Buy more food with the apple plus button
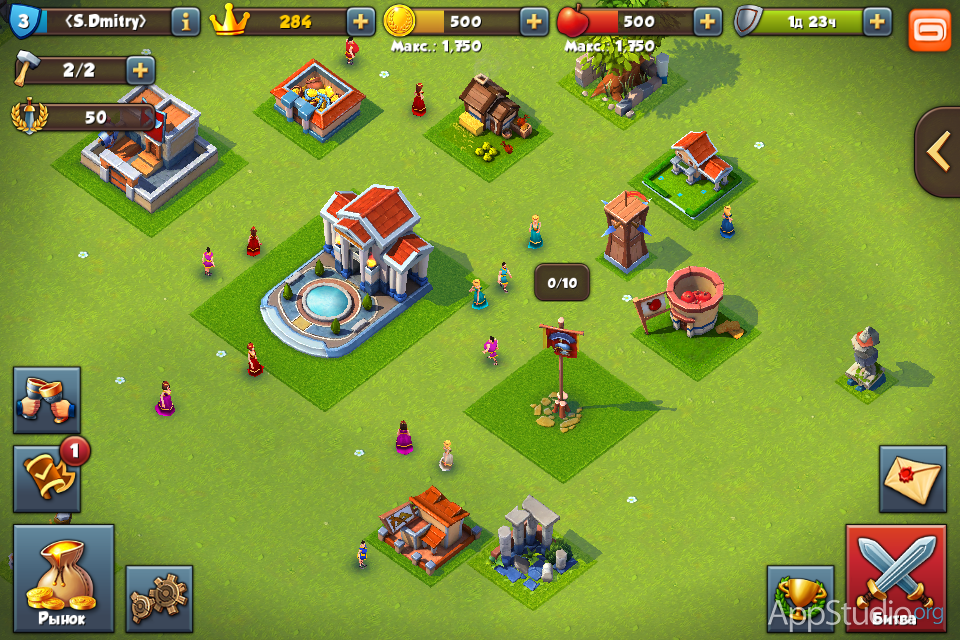Screen dimensions: 960x640 pyautogui.click(x=707, y=21)
